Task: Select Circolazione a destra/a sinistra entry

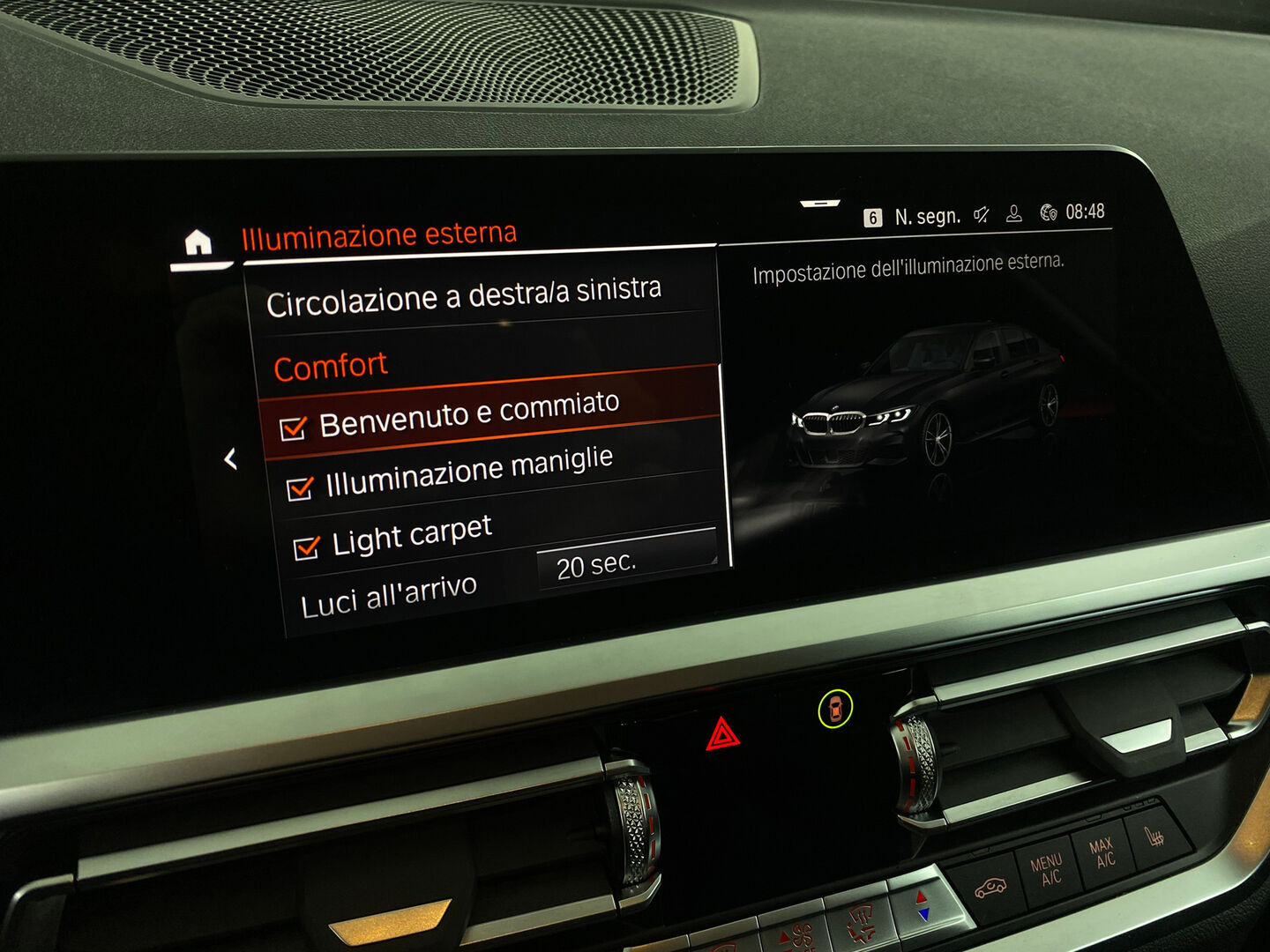Action: pyautogui.click(x=464, y=295)
